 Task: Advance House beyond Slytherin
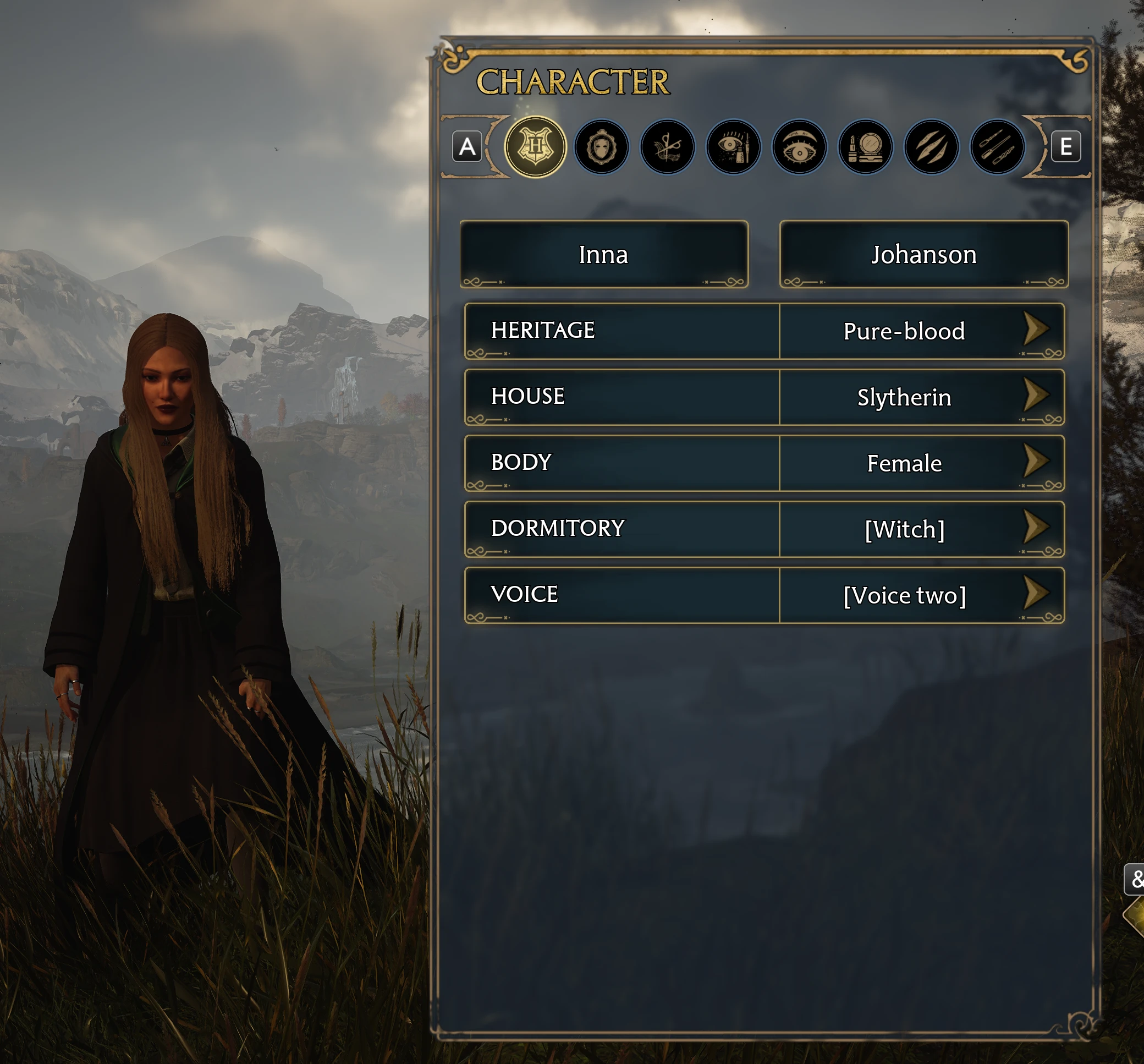pos(1039,397)
